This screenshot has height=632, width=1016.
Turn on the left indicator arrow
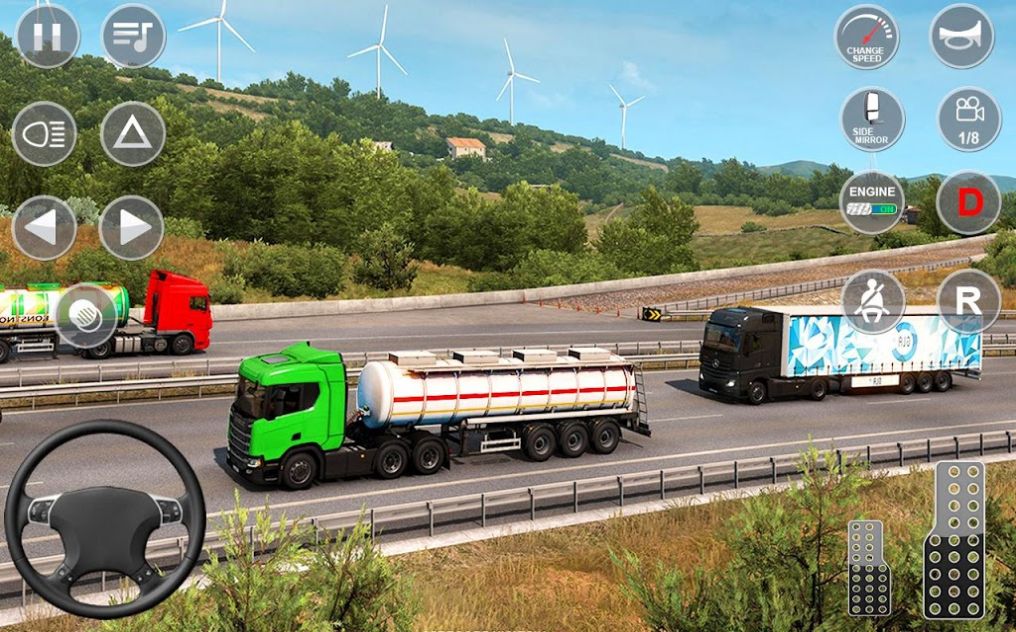click(44, 228)
